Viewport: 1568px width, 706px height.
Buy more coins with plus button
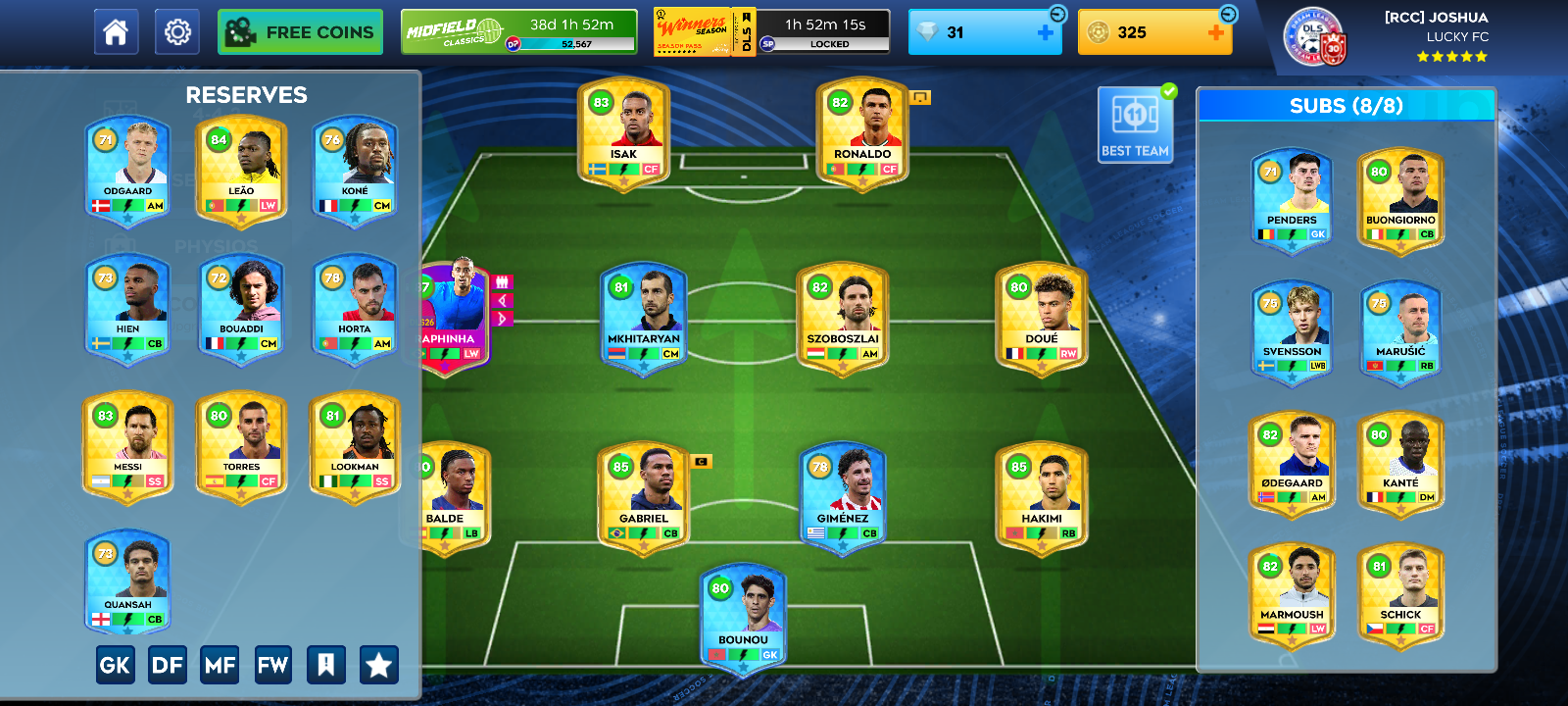[1215, 32]
